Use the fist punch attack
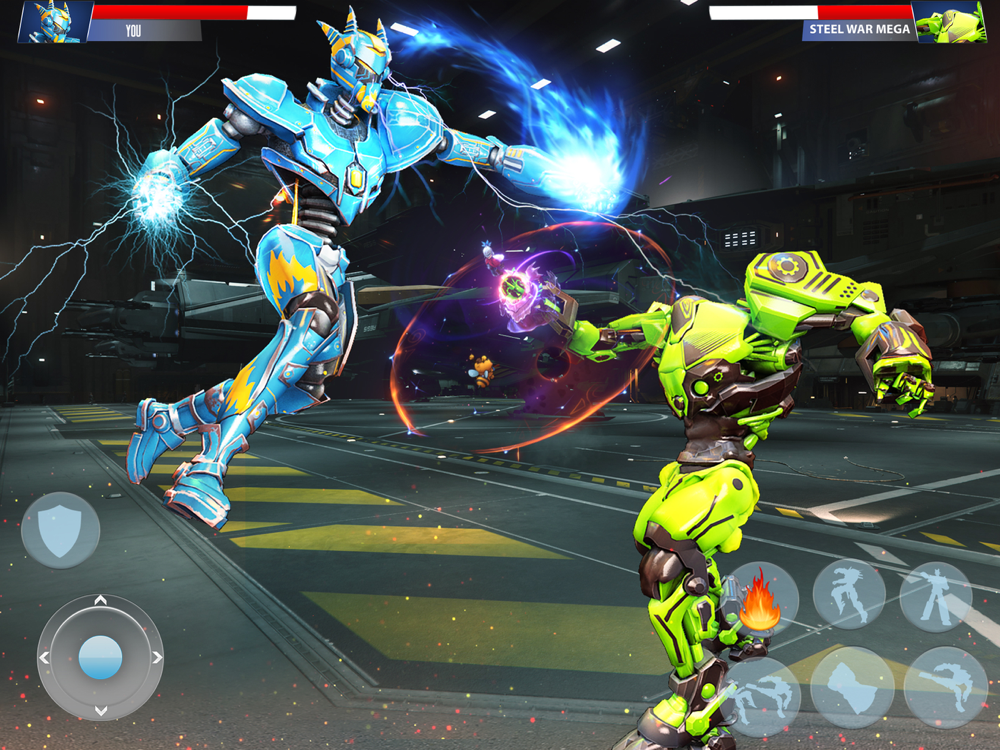The height and width of the screenshot is (750, 1000). click(x=852, y=687)
